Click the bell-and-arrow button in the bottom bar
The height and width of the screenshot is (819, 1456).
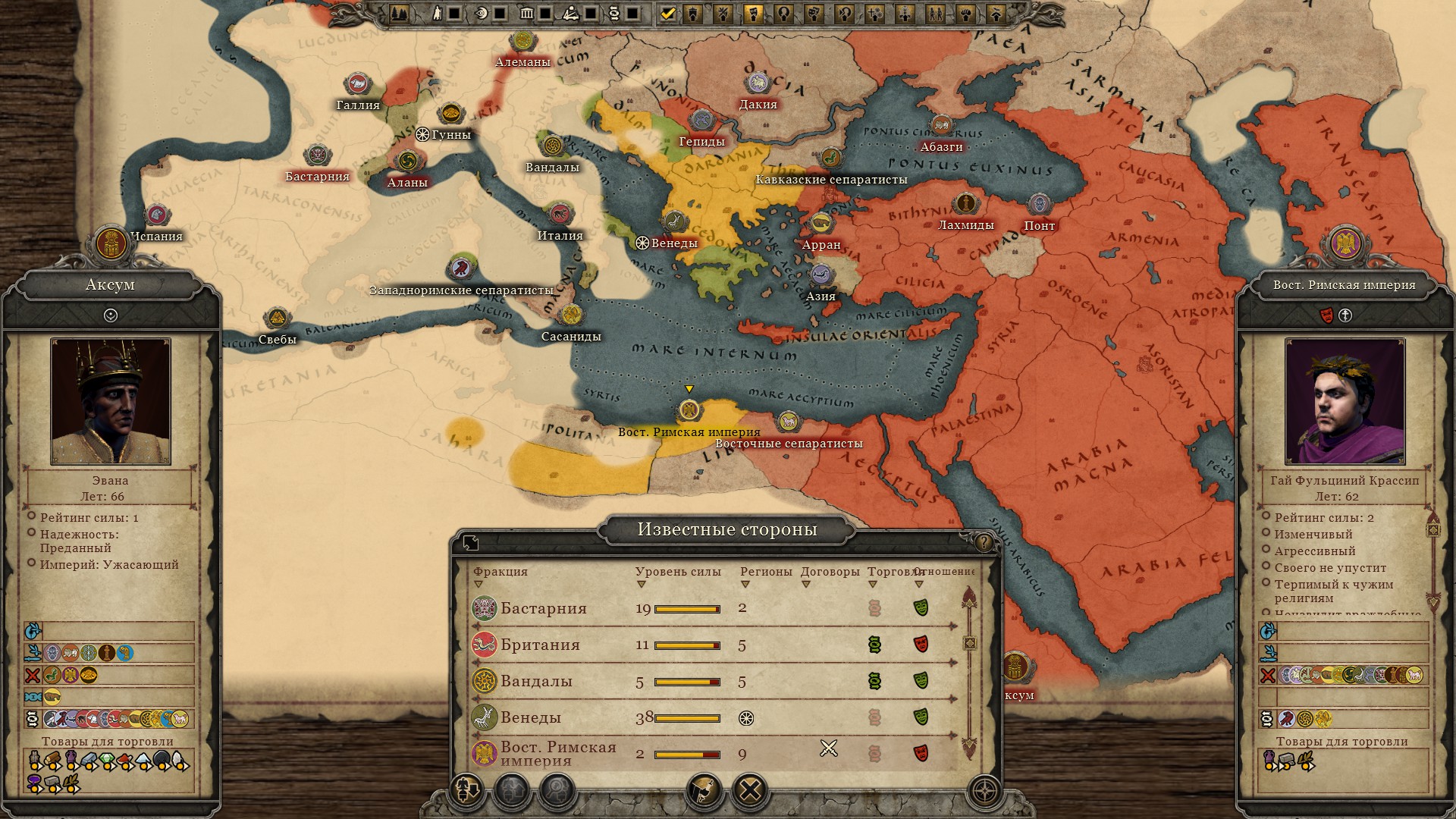[x=466, y=791]
